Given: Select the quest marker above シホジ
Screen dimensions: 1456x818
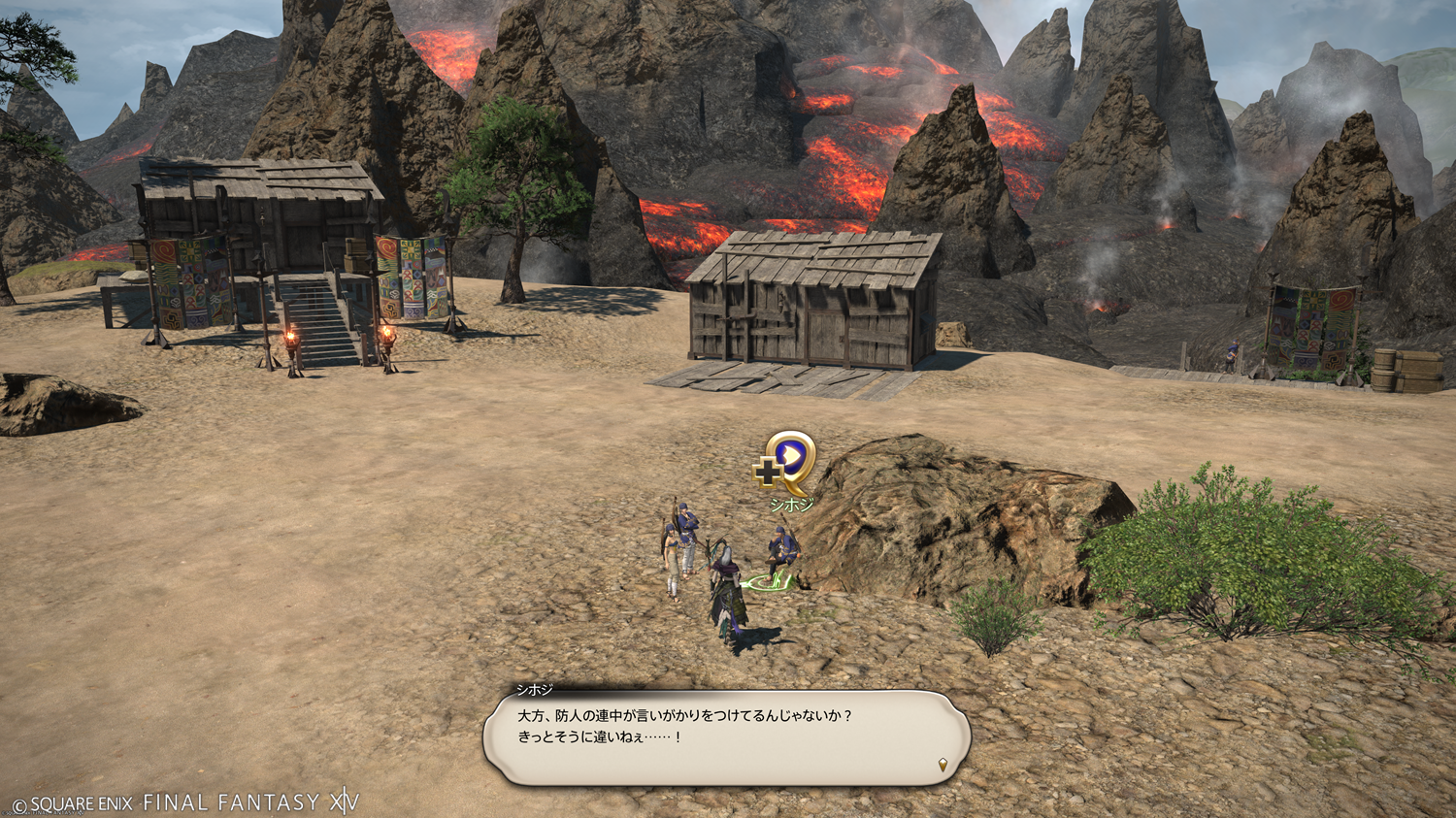Looking at the screenshot, I should pos(787,461).
